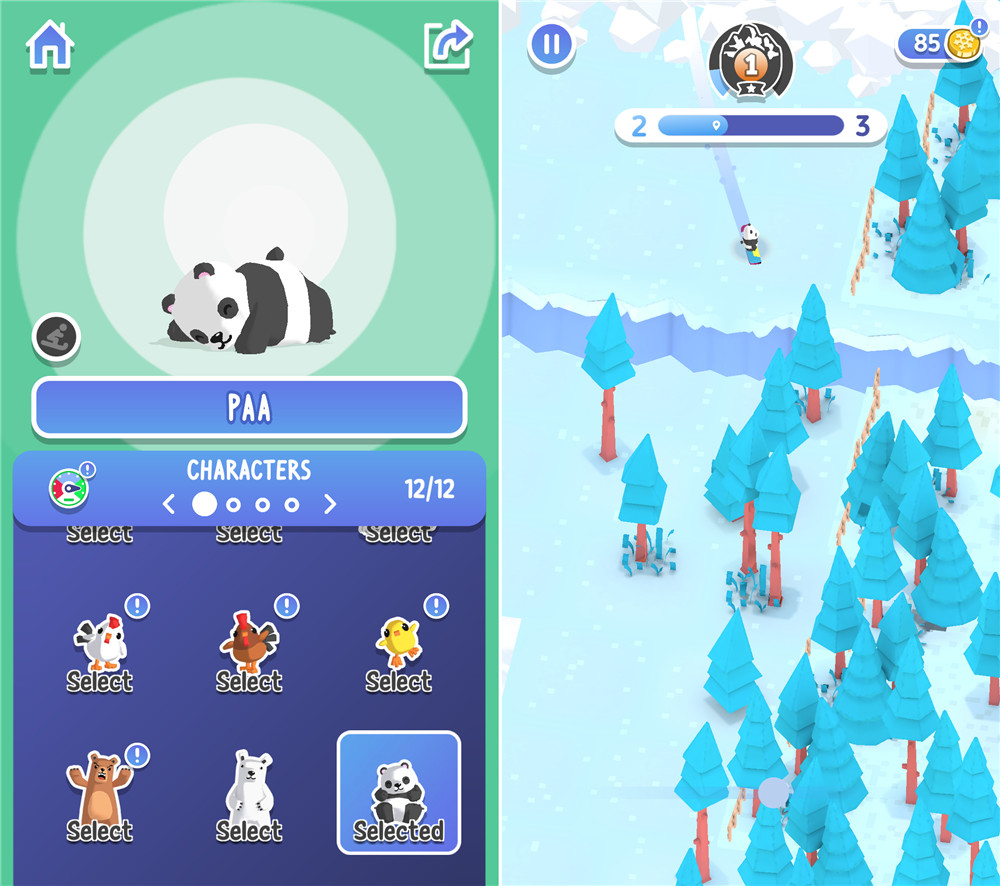This screenshot has height=886, width=1000.
Task: Click the PAA character name banner
Action: click(249, 407)
